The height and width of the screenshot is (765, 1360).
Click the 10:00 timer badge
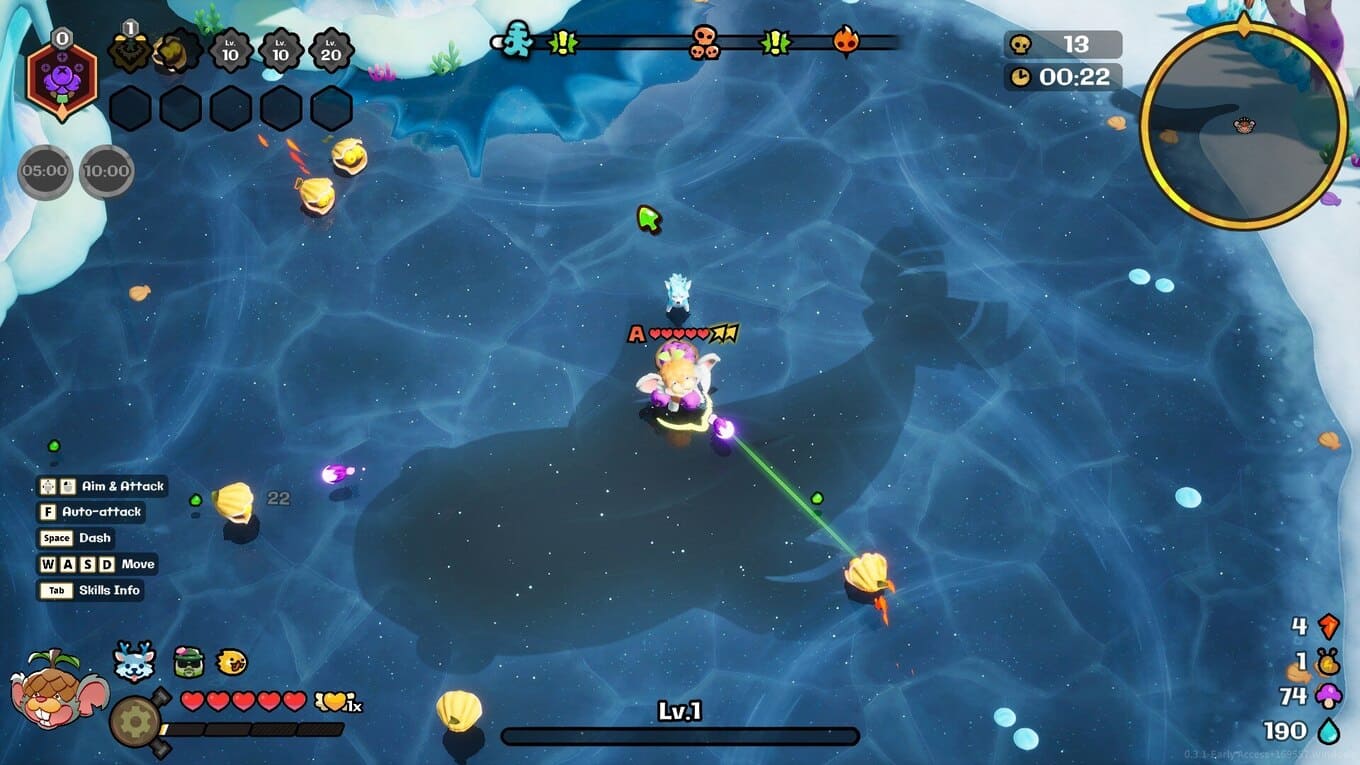(107, 171)
